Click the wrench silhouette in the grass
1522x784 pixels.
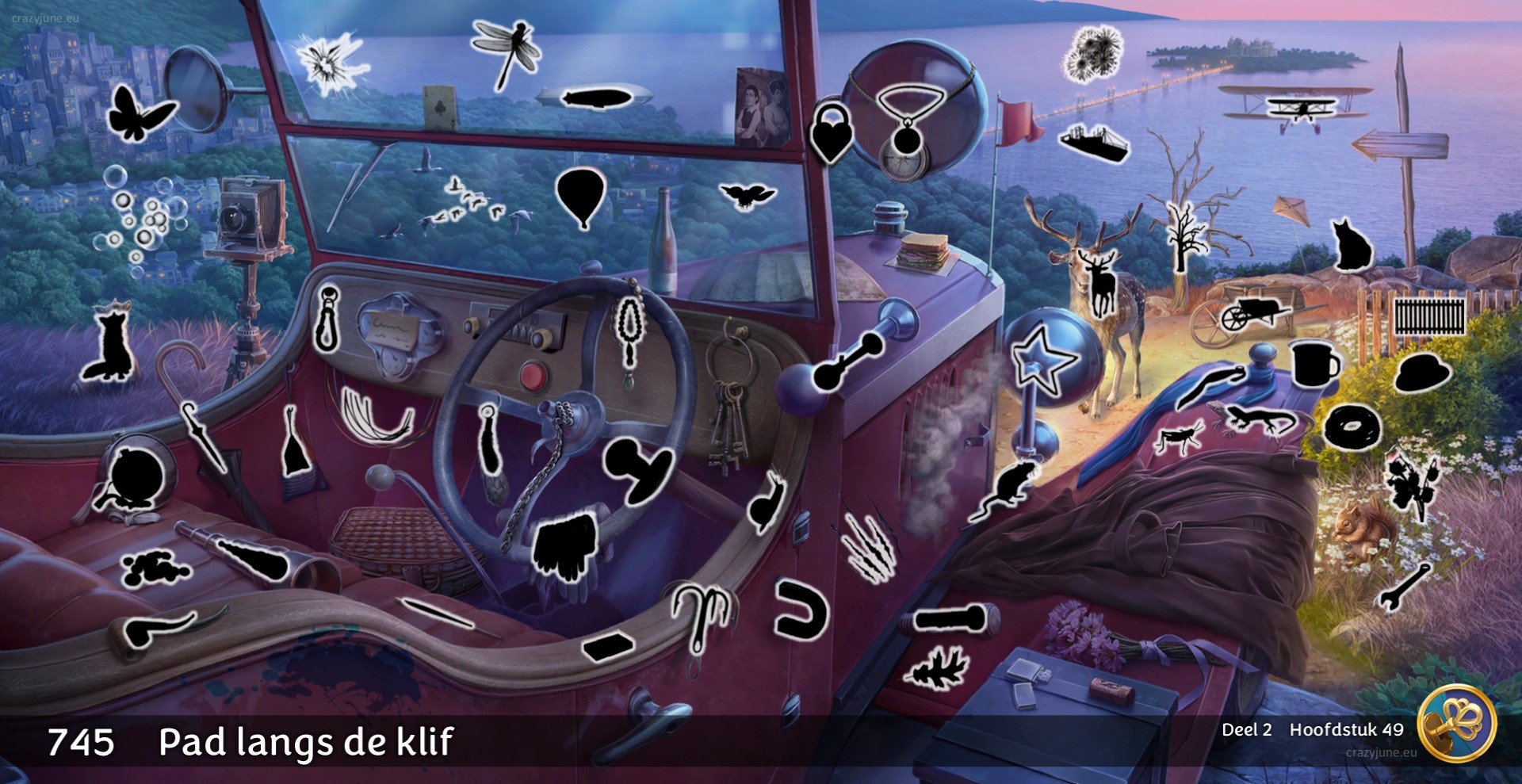tap(1403, 587)
